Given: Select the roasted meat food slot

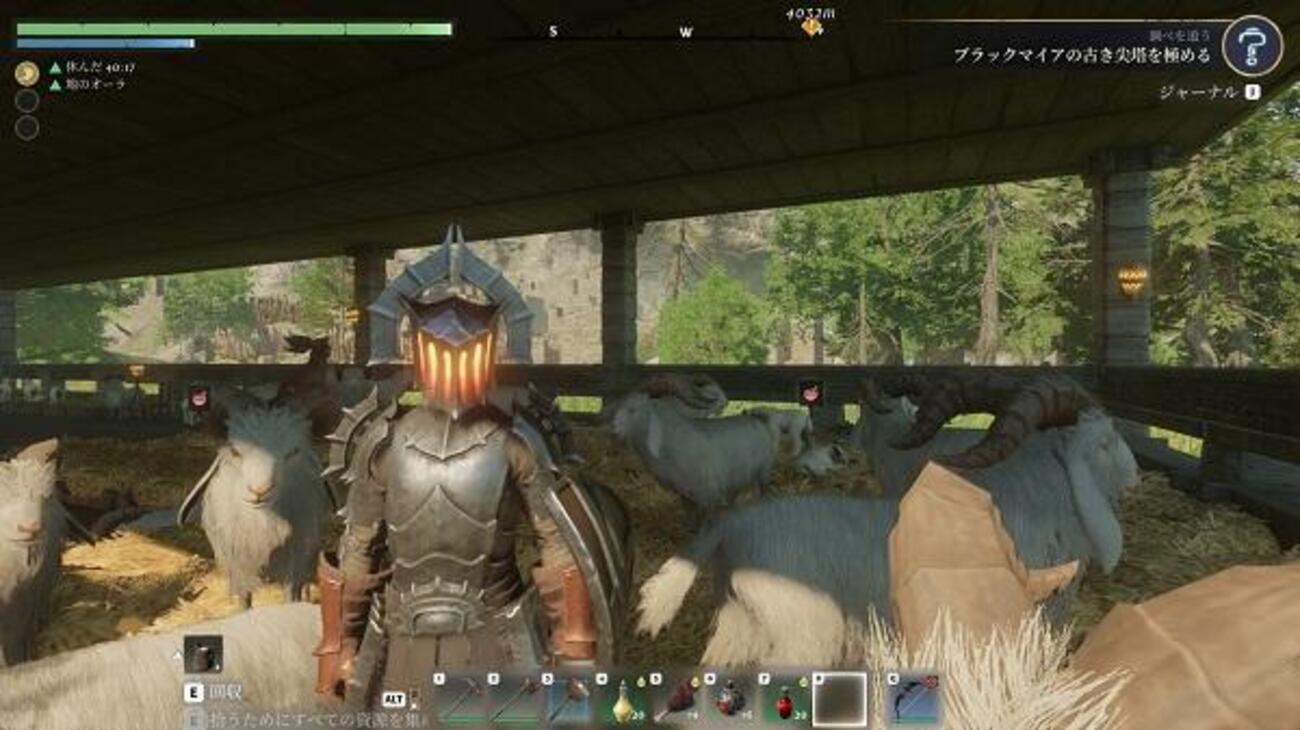Looking at the screenshot, I should click(x=676, y=699).
